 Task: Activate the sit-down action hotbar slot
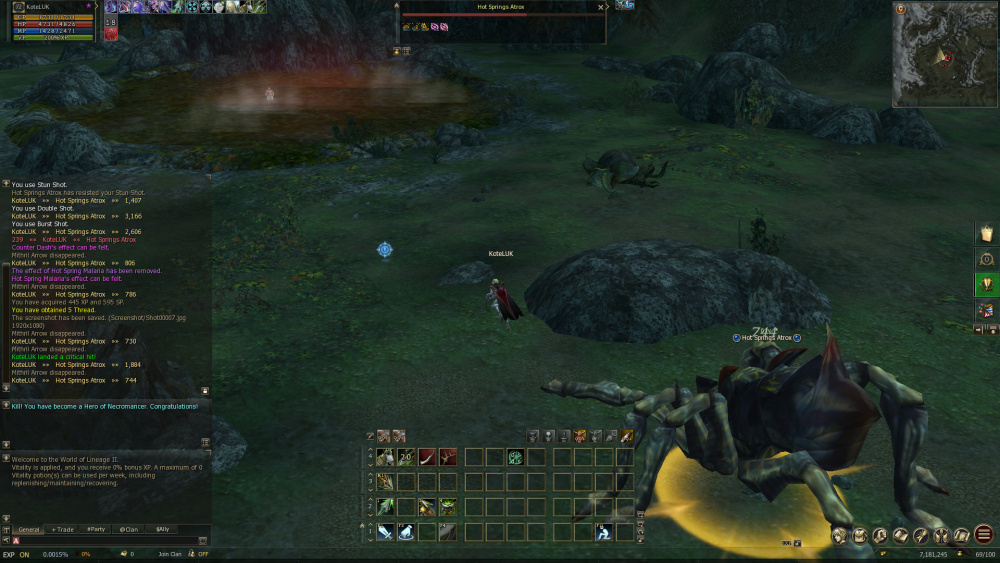[x=604, y=532]
